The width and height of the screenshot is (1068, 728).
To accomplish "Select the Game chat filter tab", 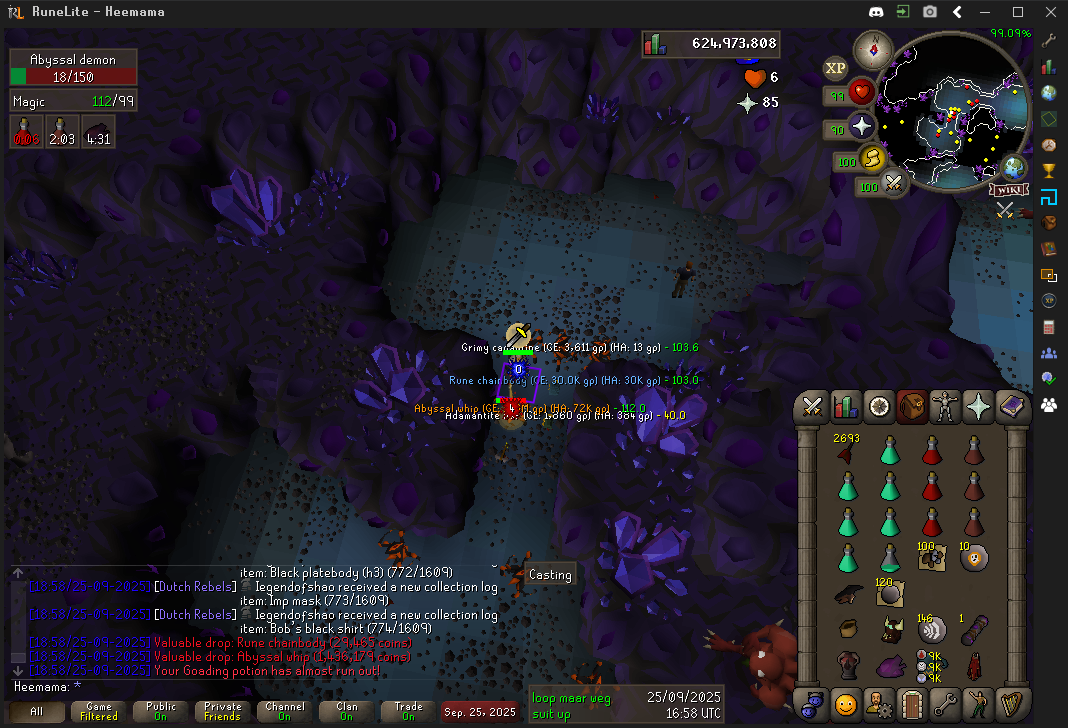I will pos(98,711).
